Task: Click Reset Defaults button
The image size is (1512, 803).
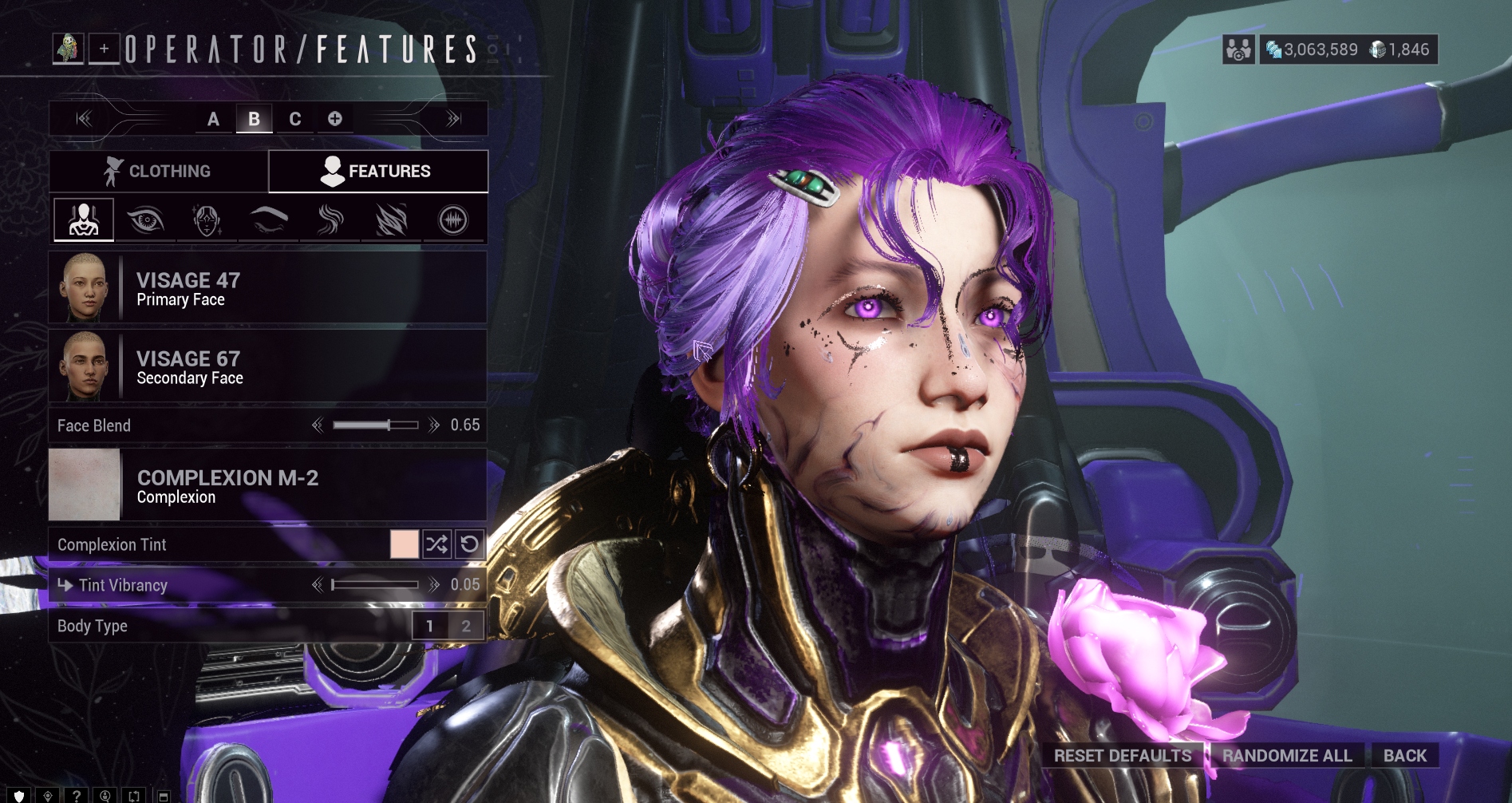Action: pos(1122,755)
